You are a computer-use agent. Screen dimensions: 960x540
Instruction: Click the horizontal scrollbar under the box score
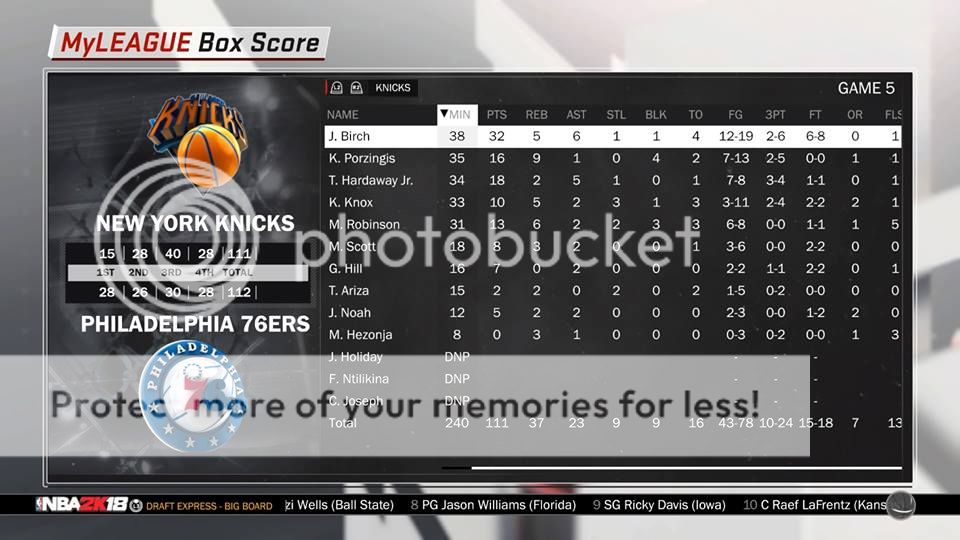(685, 467)
